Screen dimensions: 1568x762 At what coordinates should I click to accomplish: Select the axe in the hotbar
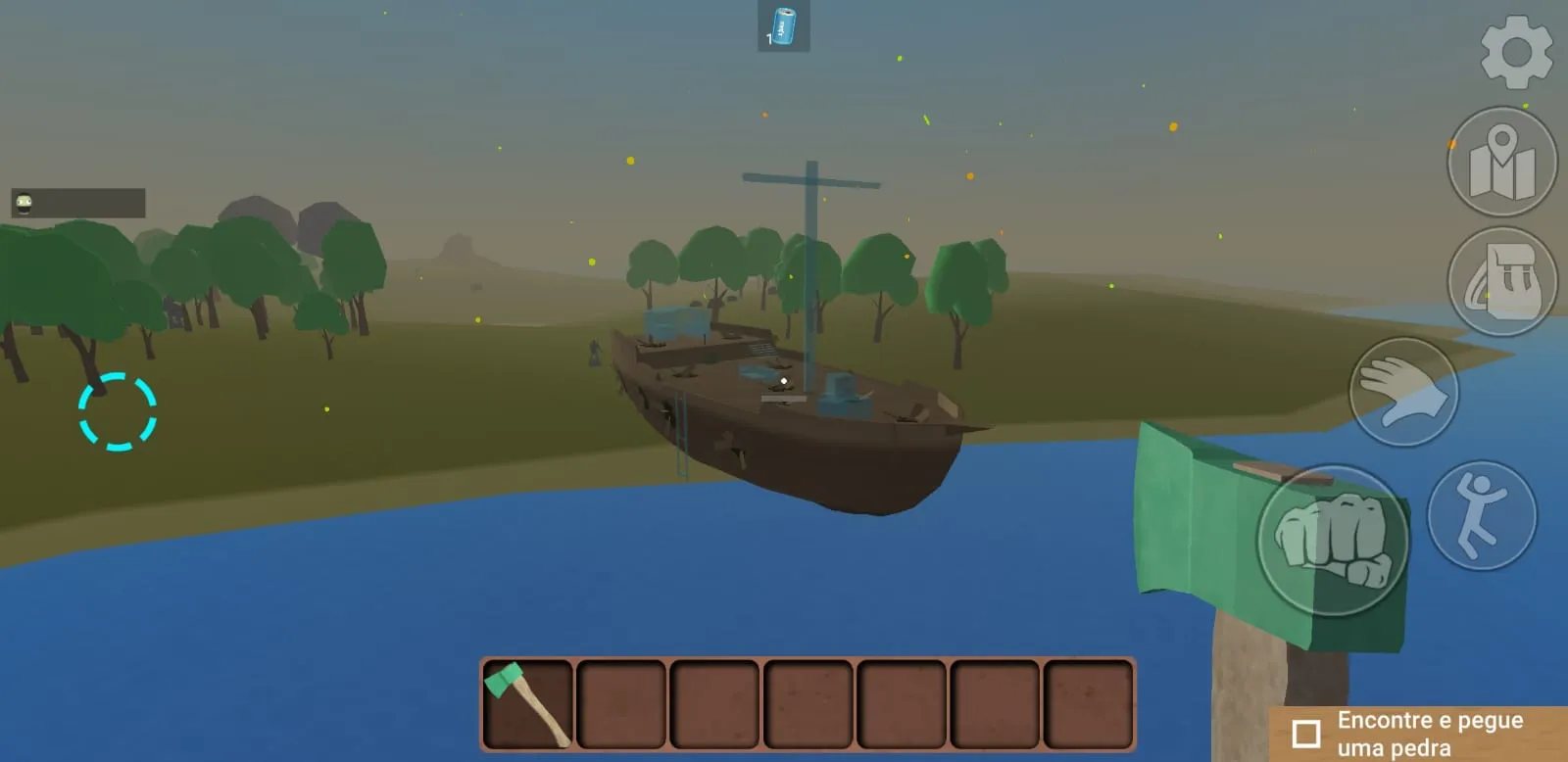pos(526,703)
